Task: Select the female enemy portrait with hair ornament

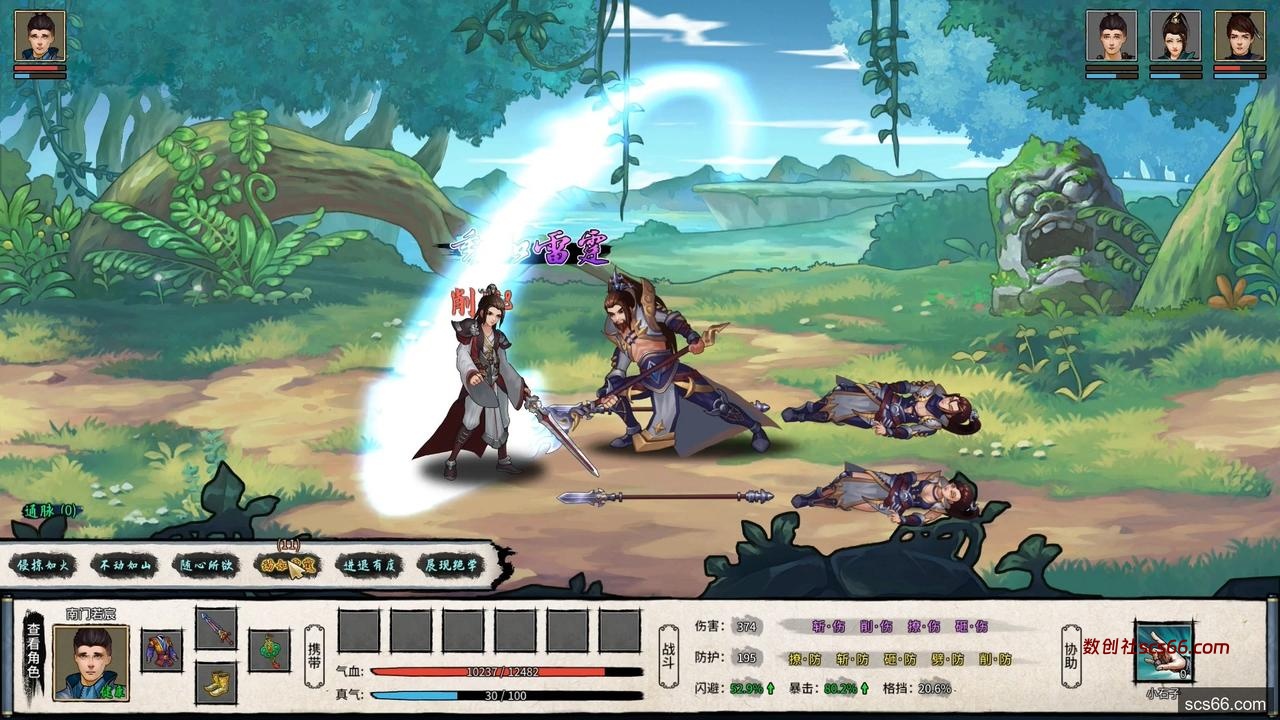Action: (1175, 36)
